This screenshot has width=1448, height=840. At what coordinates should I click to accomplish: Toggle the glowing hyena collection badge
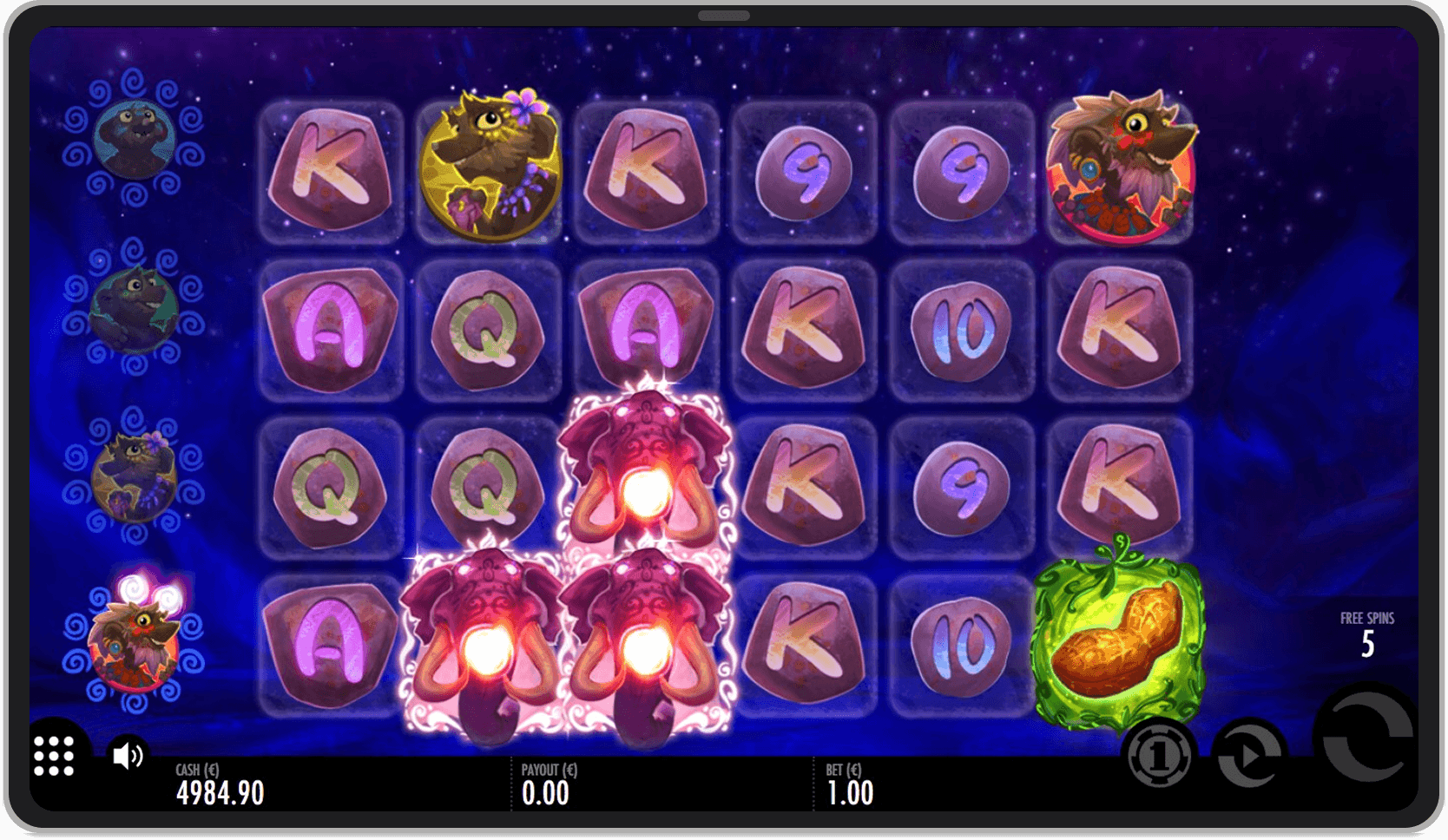click(130, 646)
